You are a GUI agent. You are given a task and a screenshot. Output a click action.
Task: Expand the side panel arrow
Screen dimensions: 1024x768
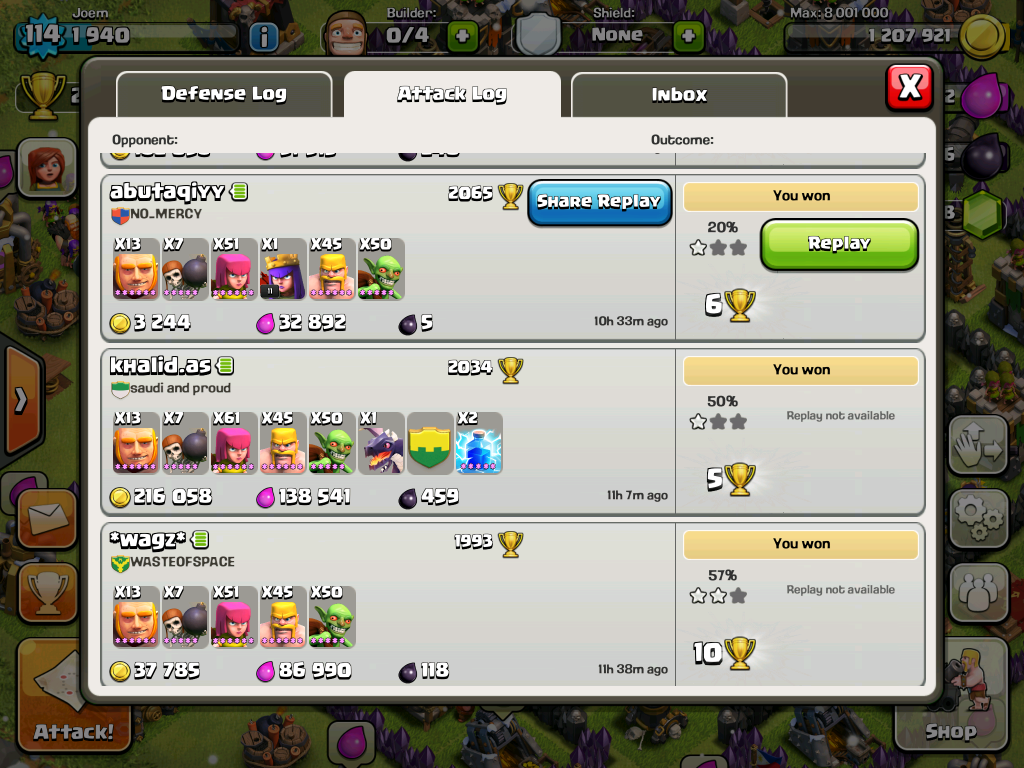[20, 400]
